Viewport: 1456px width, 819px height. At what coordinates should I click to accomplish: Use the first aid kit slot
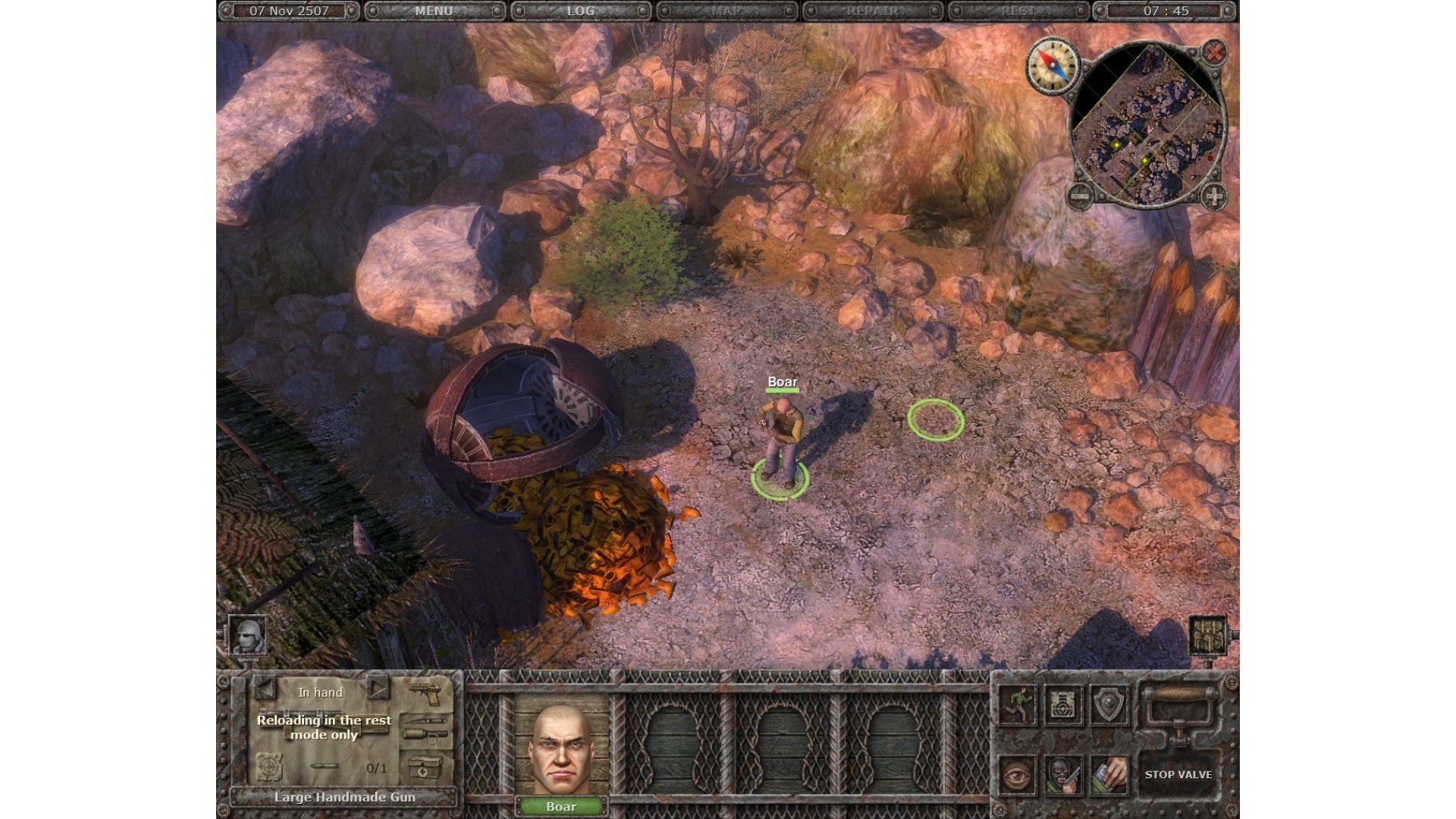(425, 767)
